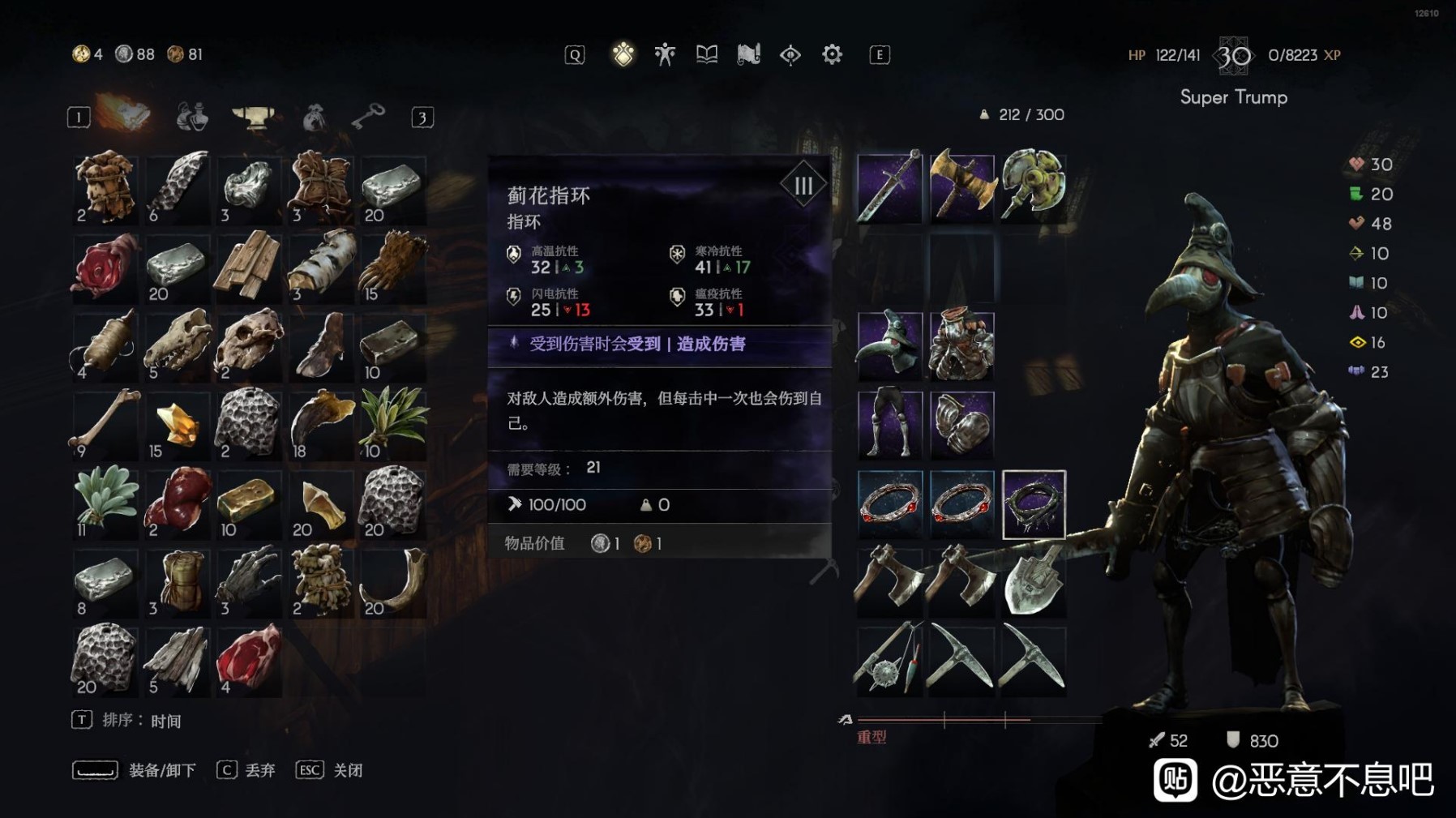This screenshot has width=1456, height=818.
Task: Open the compass waypoint icon
Action: point(790,54)
